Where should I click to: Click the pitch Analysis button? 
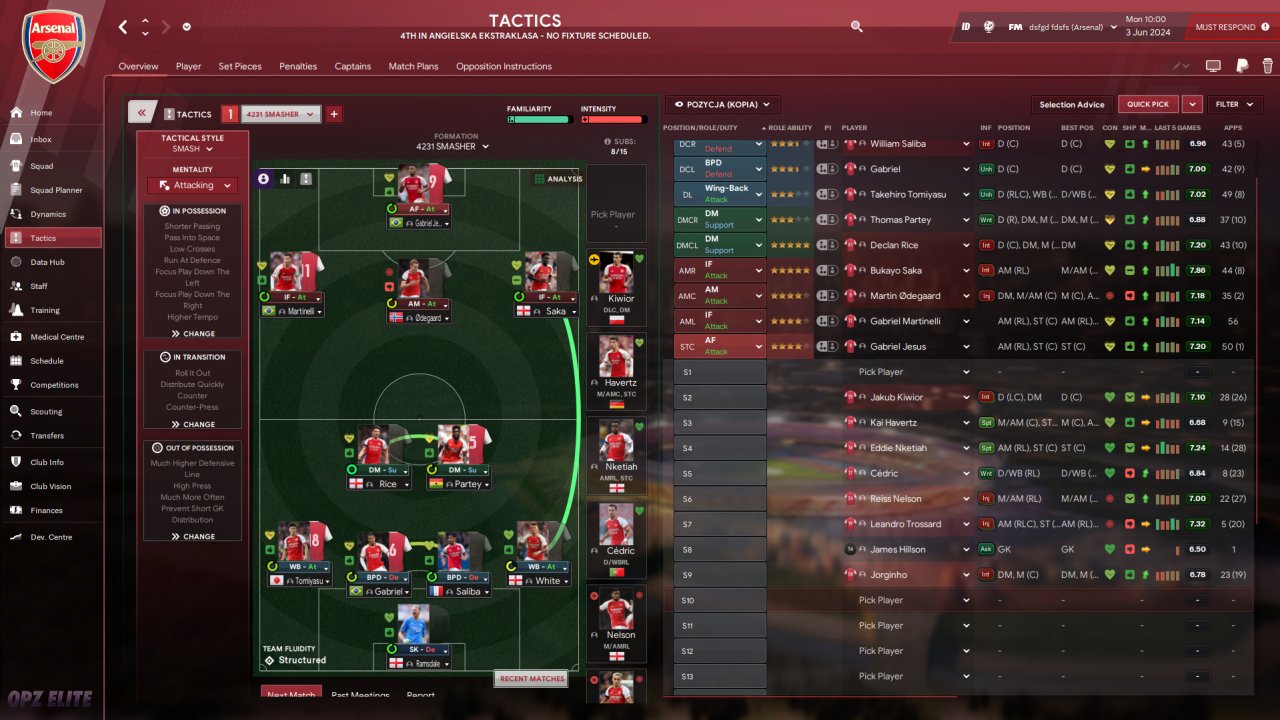point(556,179)
